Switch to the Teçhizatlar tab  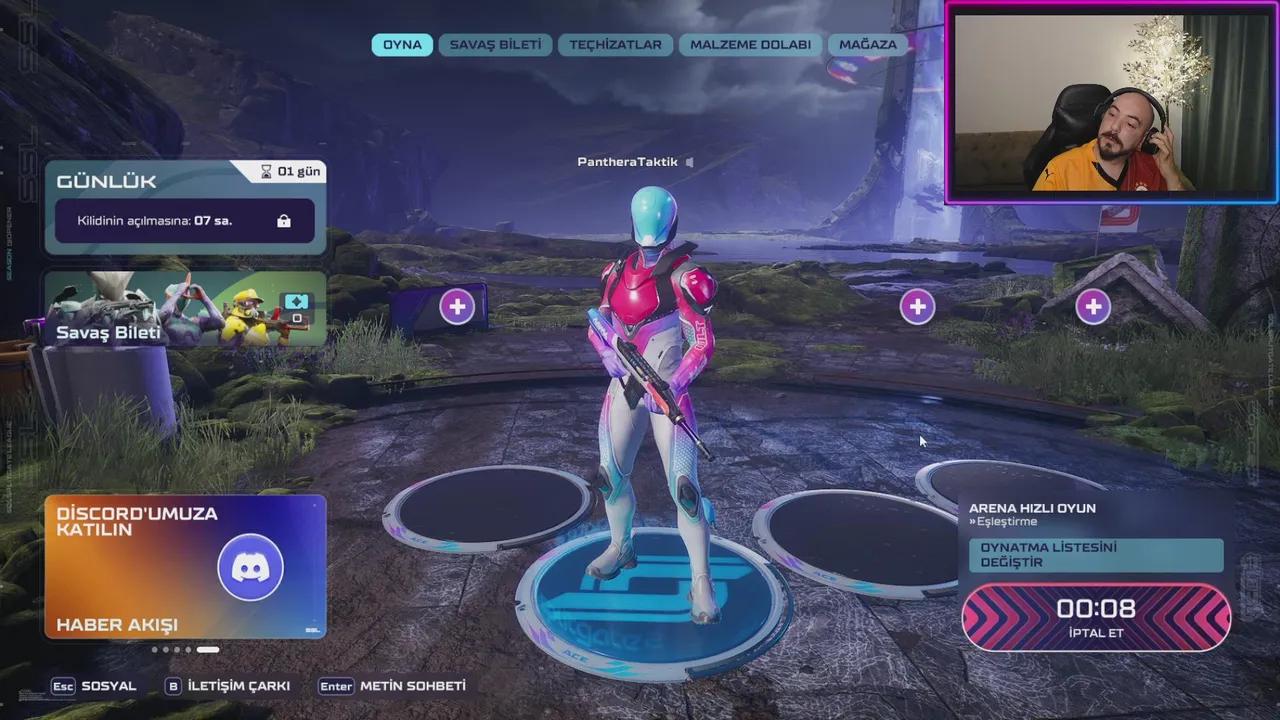click(x=614, y=44)
